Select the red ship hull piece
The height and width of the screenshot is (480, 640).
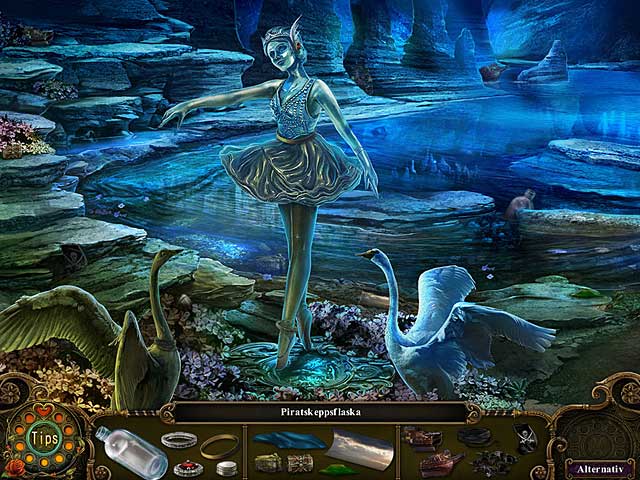[439, 464]
